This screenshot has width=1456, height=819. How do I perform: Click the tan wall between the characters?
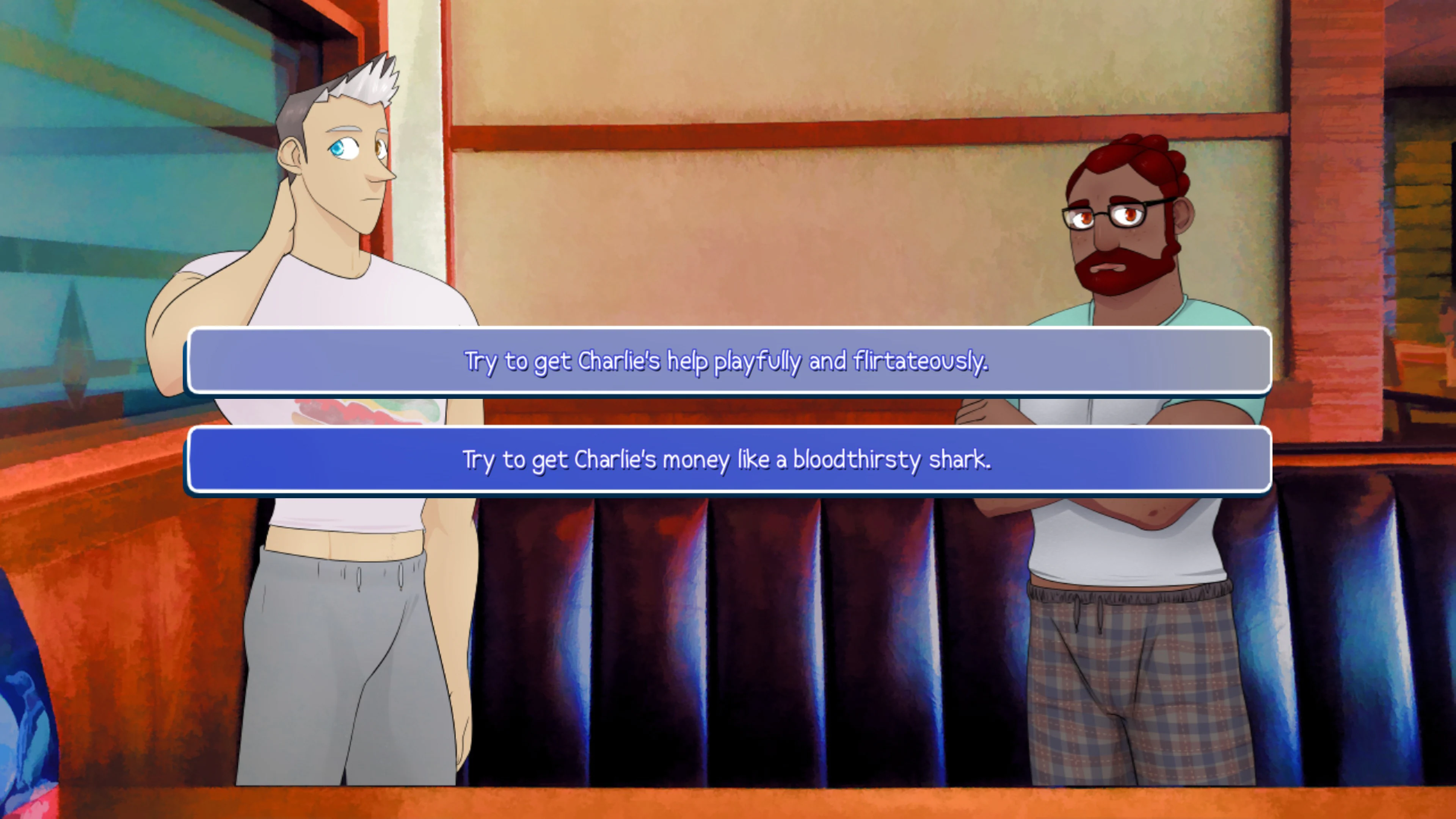click(x=735, y=226)
